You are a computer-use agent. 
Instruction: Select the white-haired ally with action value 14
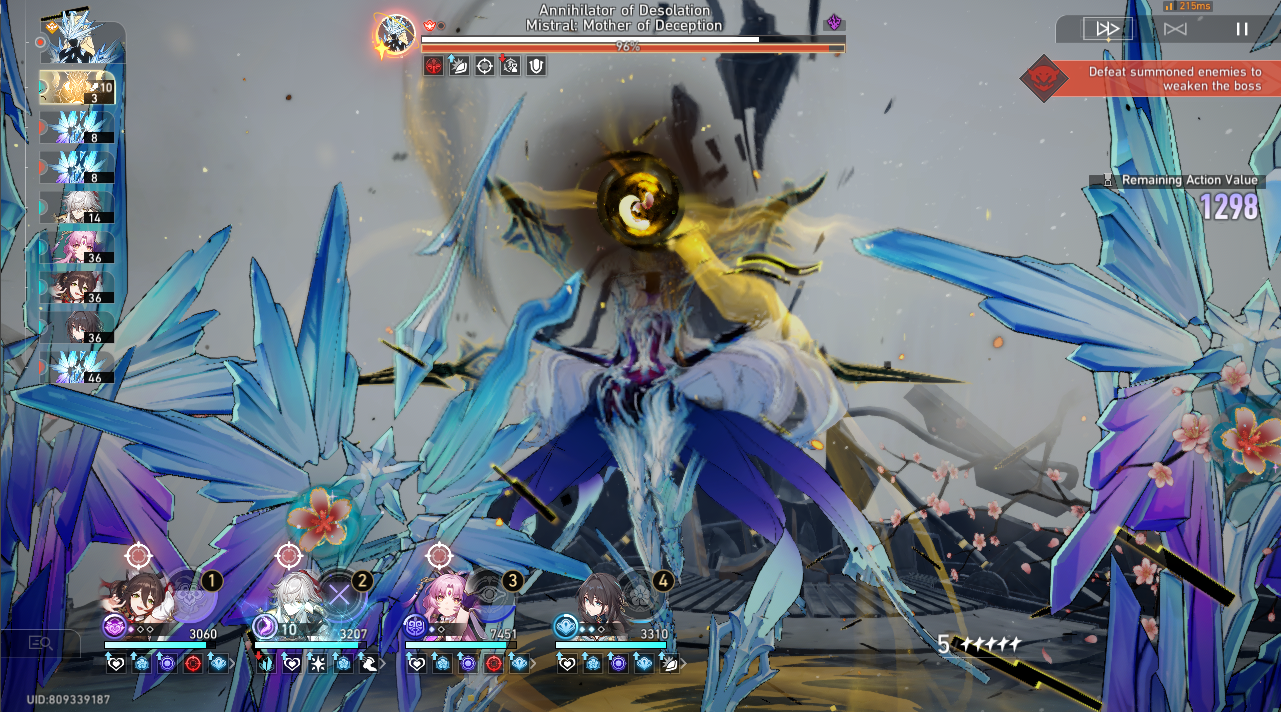pyautogui.click(x=78, y=207)
